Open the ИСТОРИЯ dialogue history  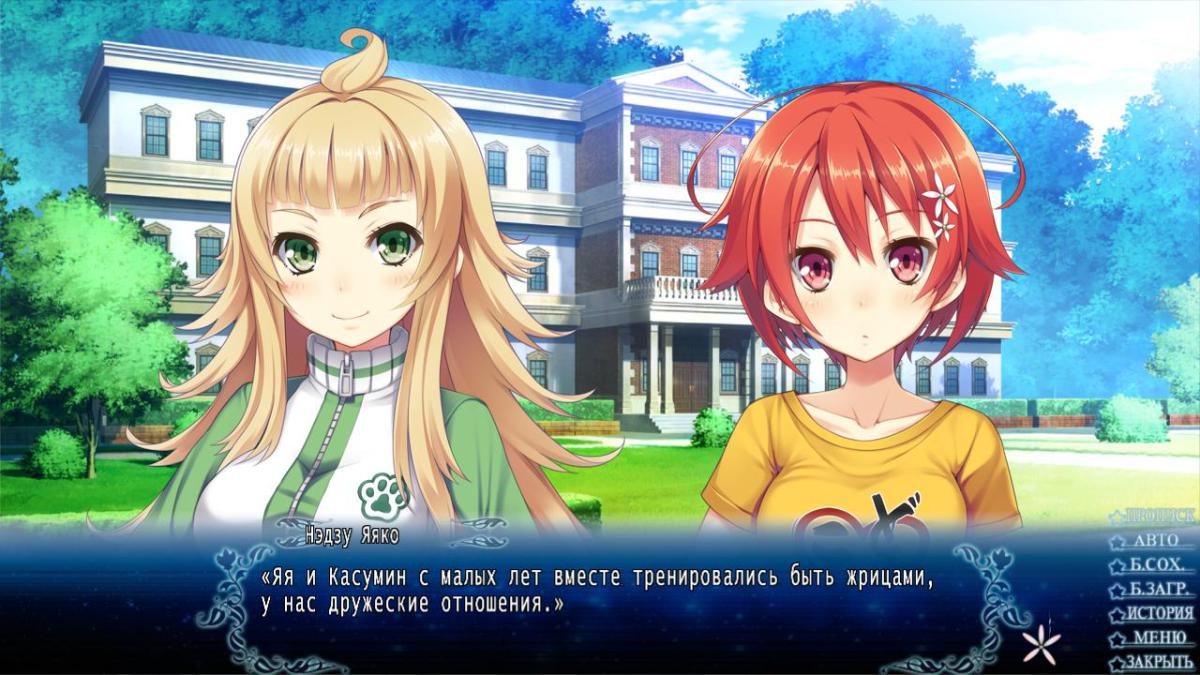(1157, 613)
